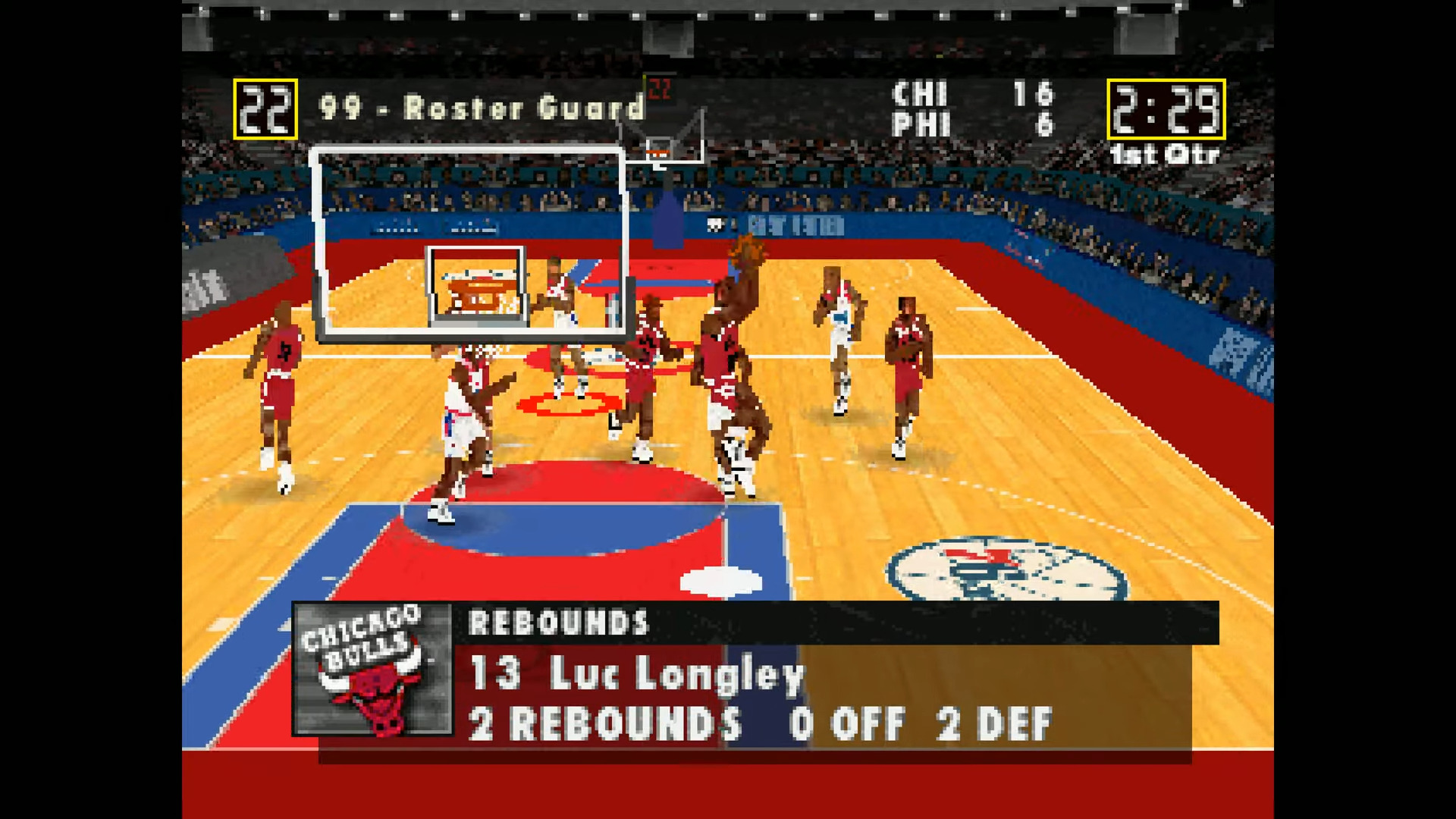The image size is (1456, 819).
Task: Click the 13 Luc Longley name entry
Action: coord(635,675)
